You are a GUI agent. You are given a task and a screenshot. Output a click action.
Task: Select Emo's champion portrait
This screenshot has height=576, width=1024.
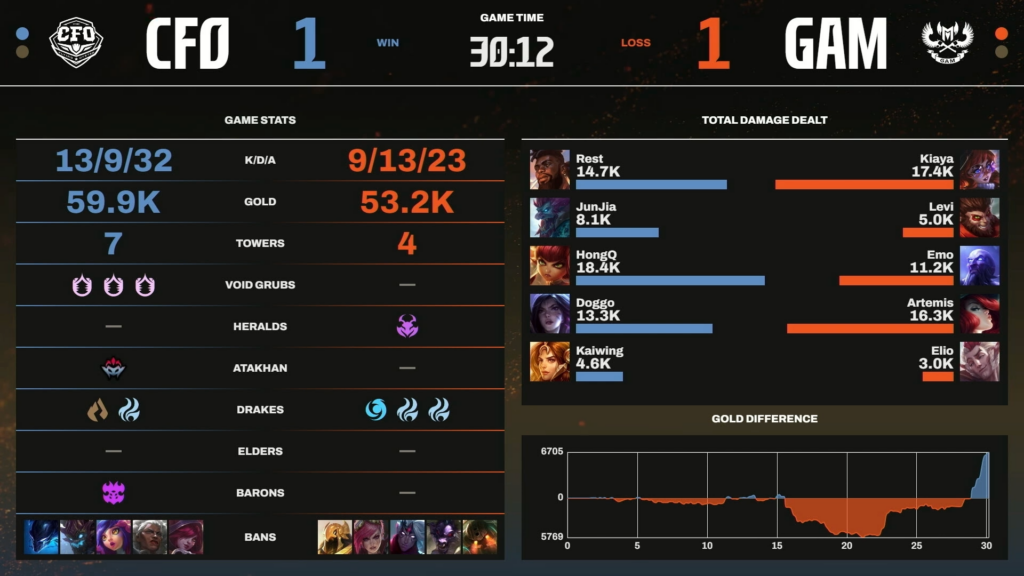(979, 266)
